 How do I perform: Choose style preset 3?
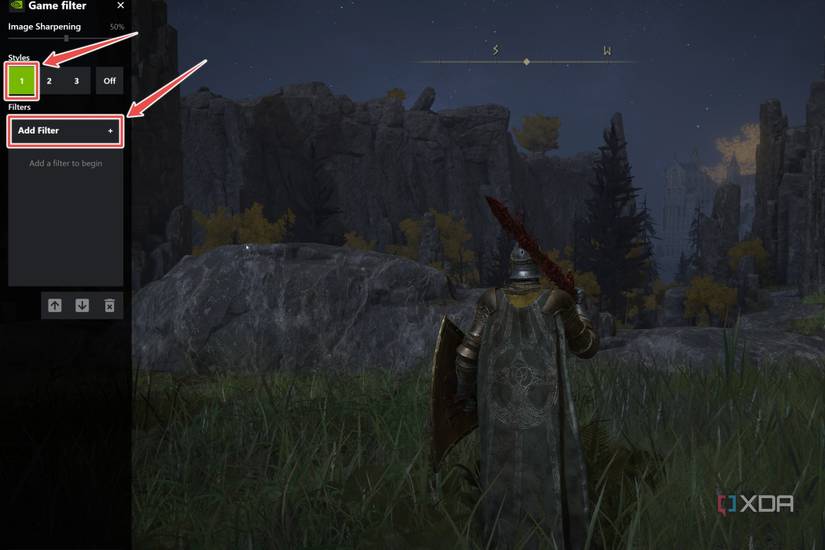[76, 81]
